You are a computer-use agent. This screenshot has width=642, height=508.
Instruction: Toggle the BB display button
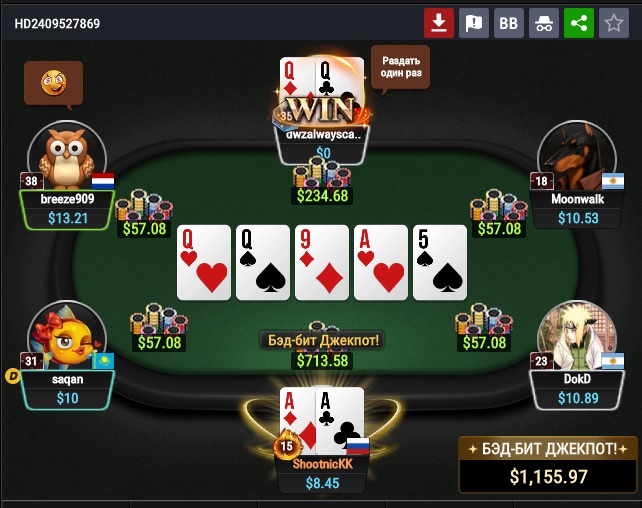pyautogui.click(x=508, y=23)
